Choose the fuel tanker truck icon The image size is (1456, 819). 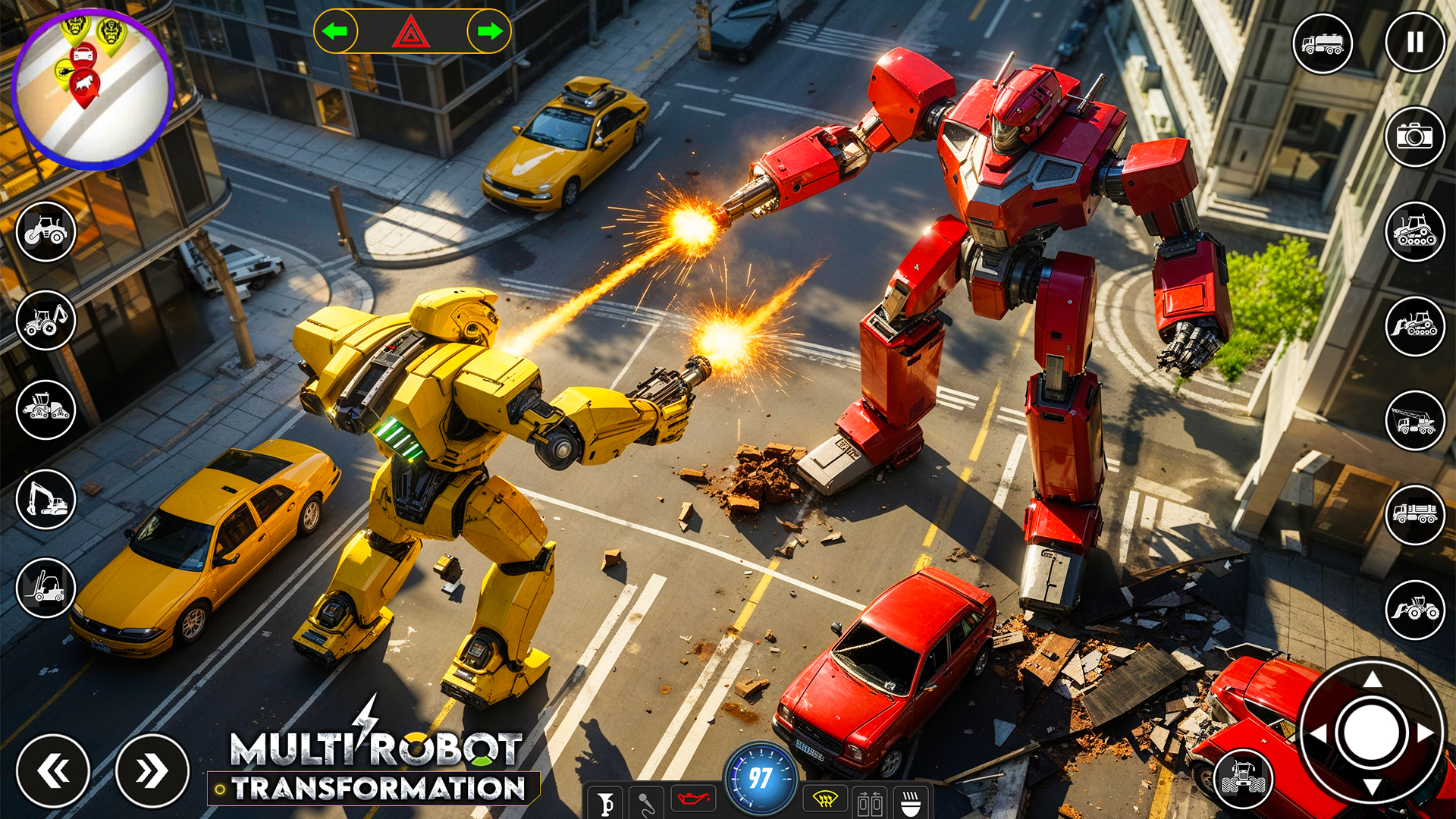(x=1323, y=42)
